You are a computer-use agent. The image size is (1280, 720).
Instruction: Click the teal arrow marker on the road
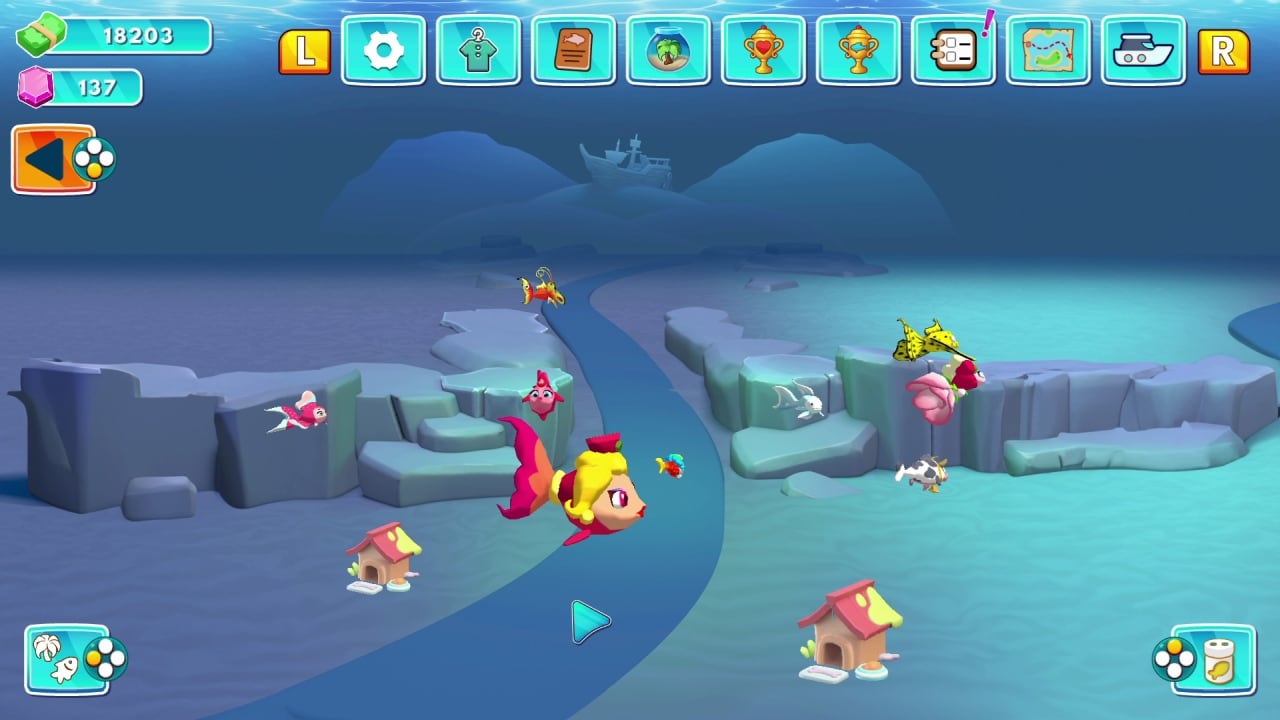point(588,620)
